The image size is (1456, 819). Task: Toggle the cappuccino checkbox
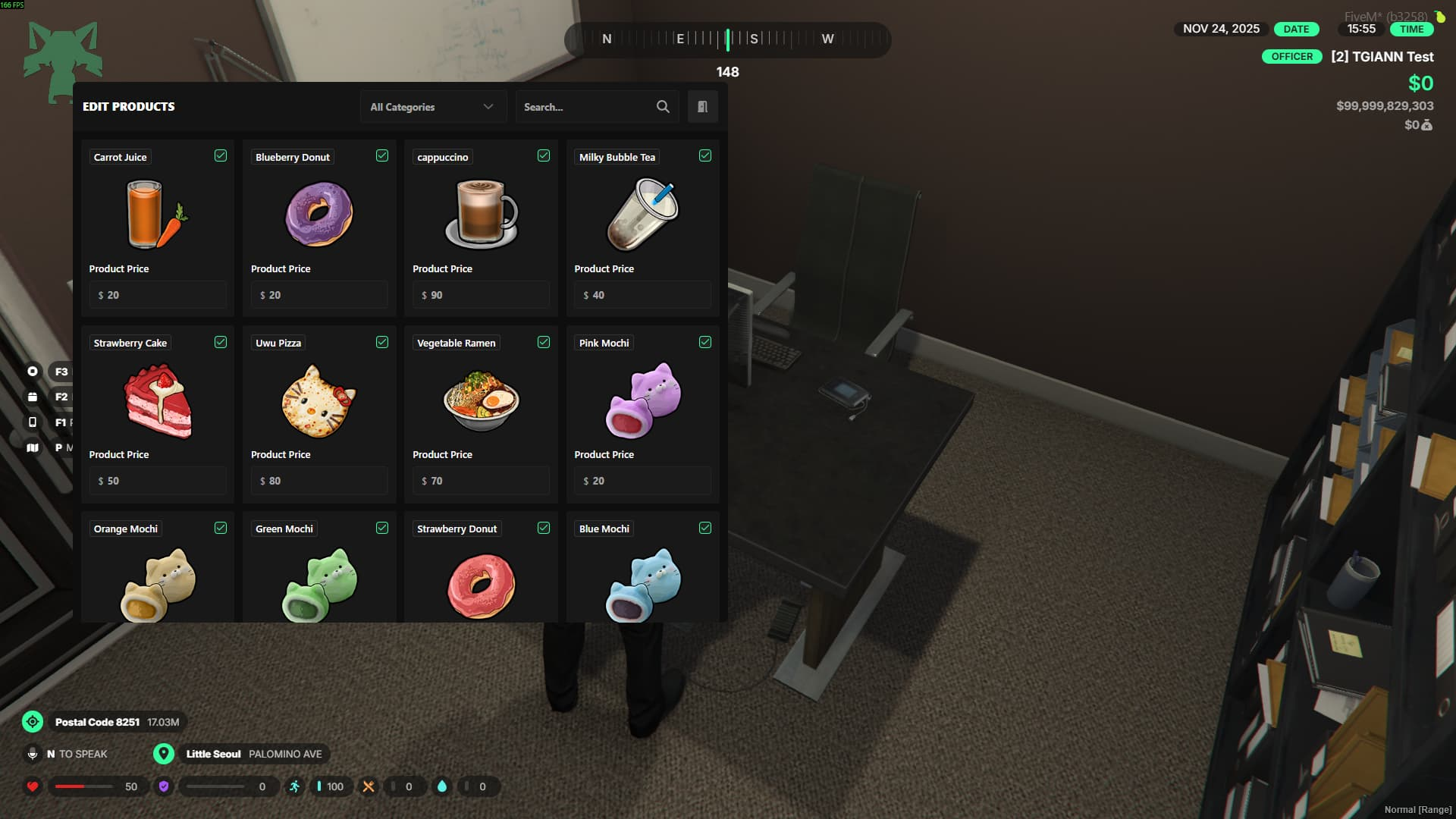coord(544,155)
